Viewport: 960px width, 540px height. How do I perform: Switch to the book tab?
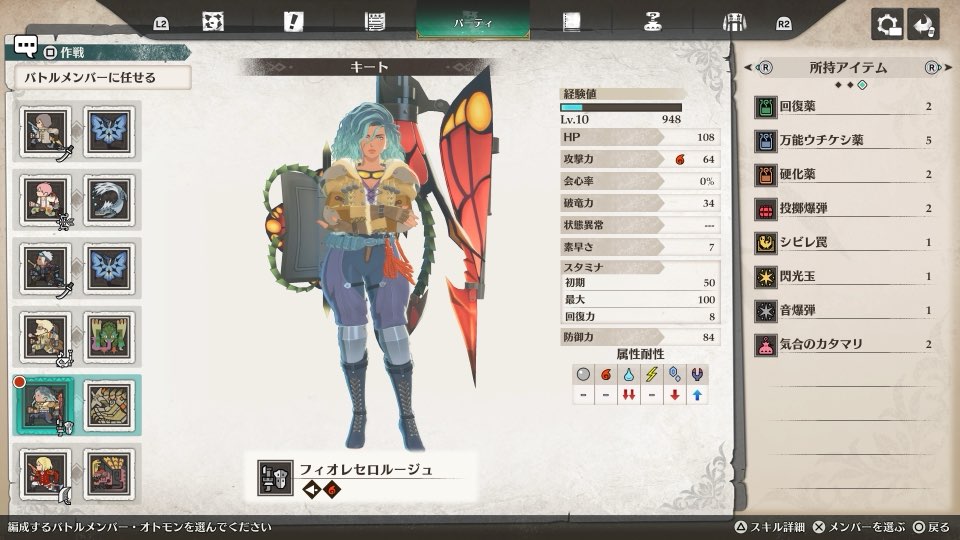pyautogui.click(x=572, y=22)
